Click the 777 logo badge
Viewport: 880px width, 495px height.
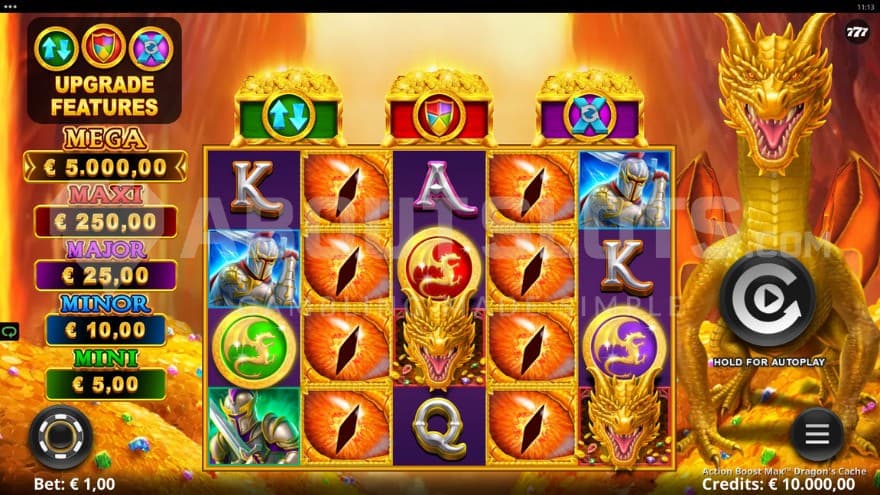pyautogui.click(x=856, y=31)
